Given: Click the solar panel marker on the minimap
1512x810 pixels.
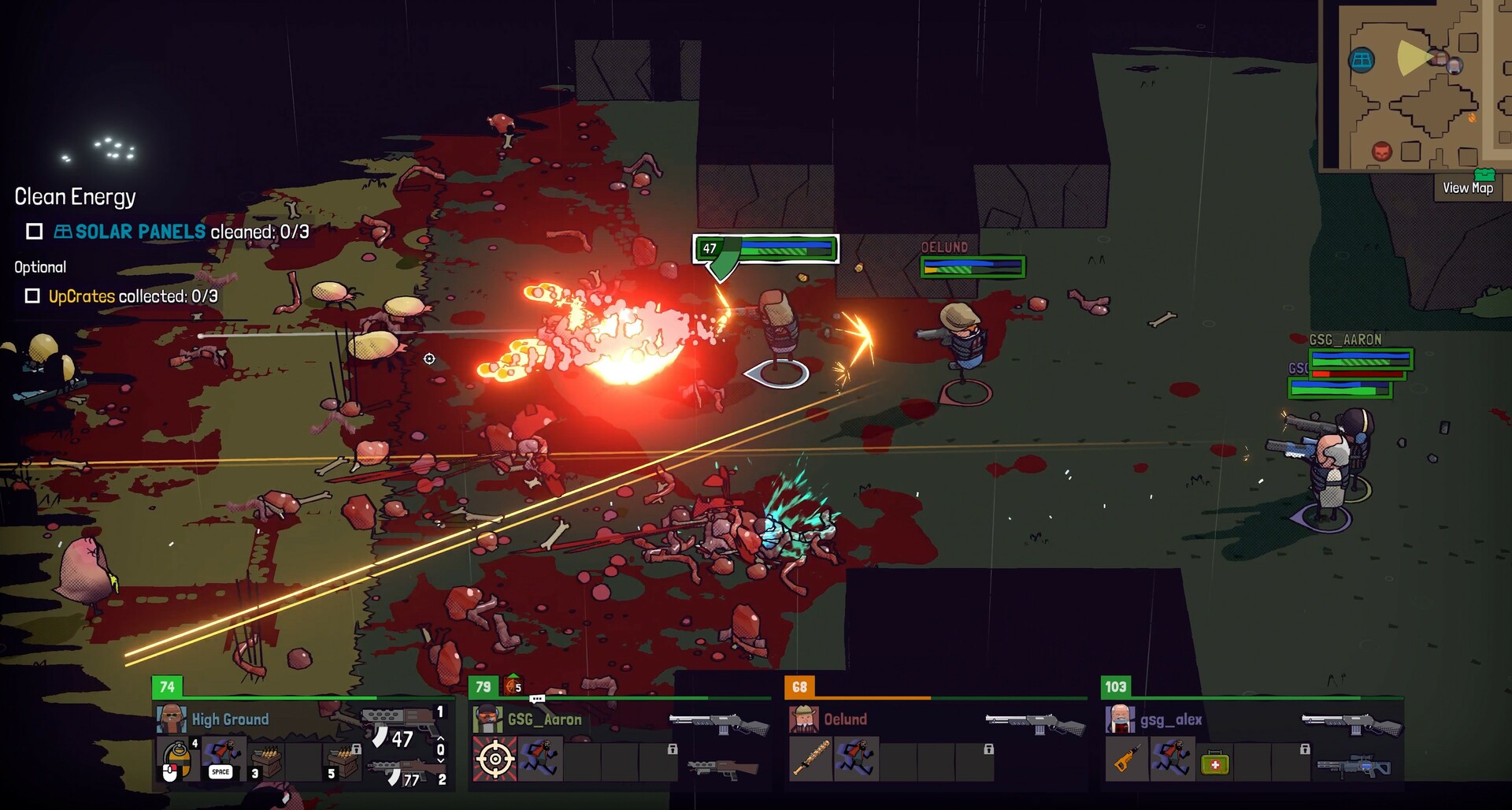Looking at the screenshot, I should tap(1362, 60).
